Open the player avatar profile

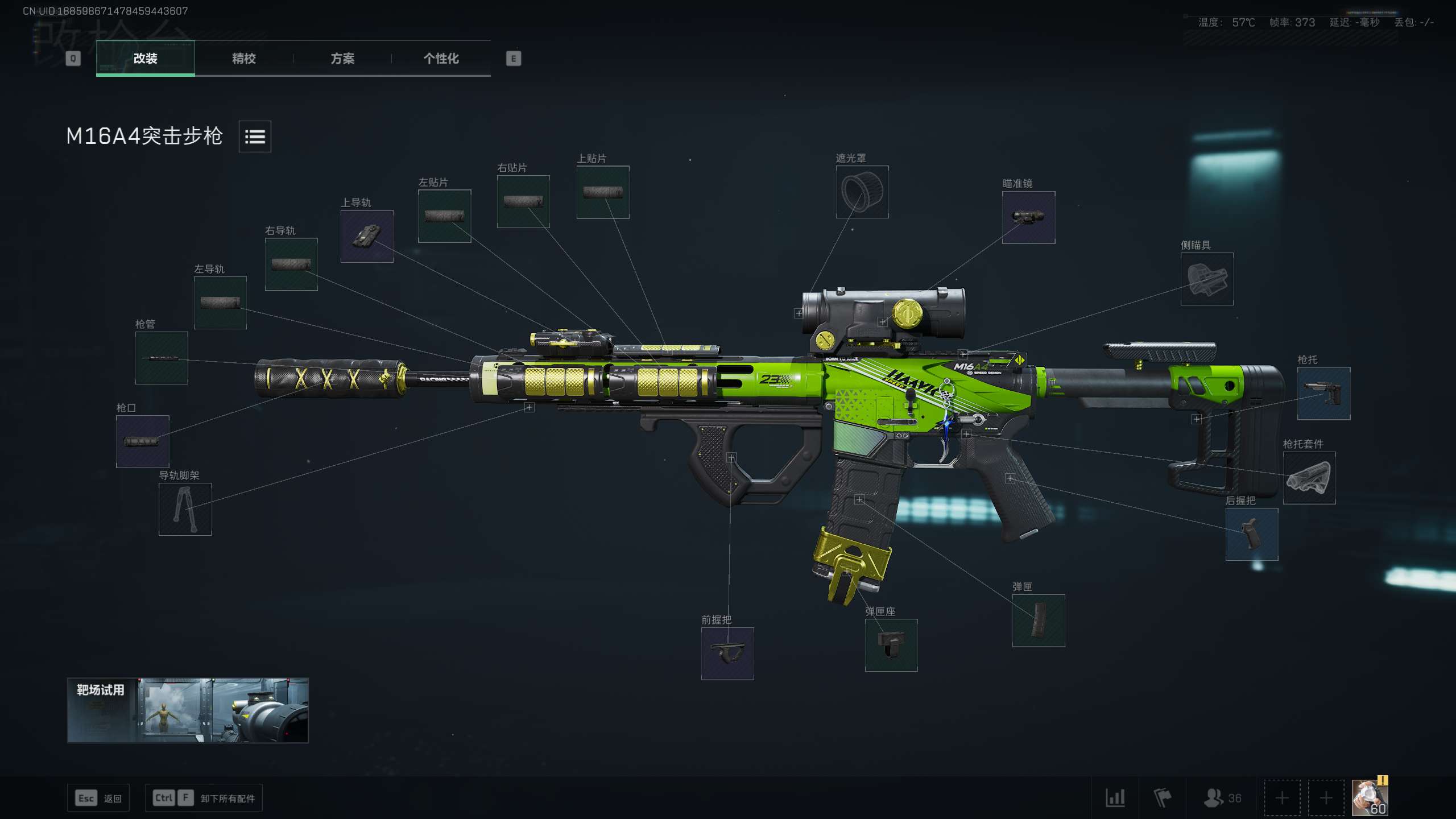pyautogui.click(x=1369, y=797)
